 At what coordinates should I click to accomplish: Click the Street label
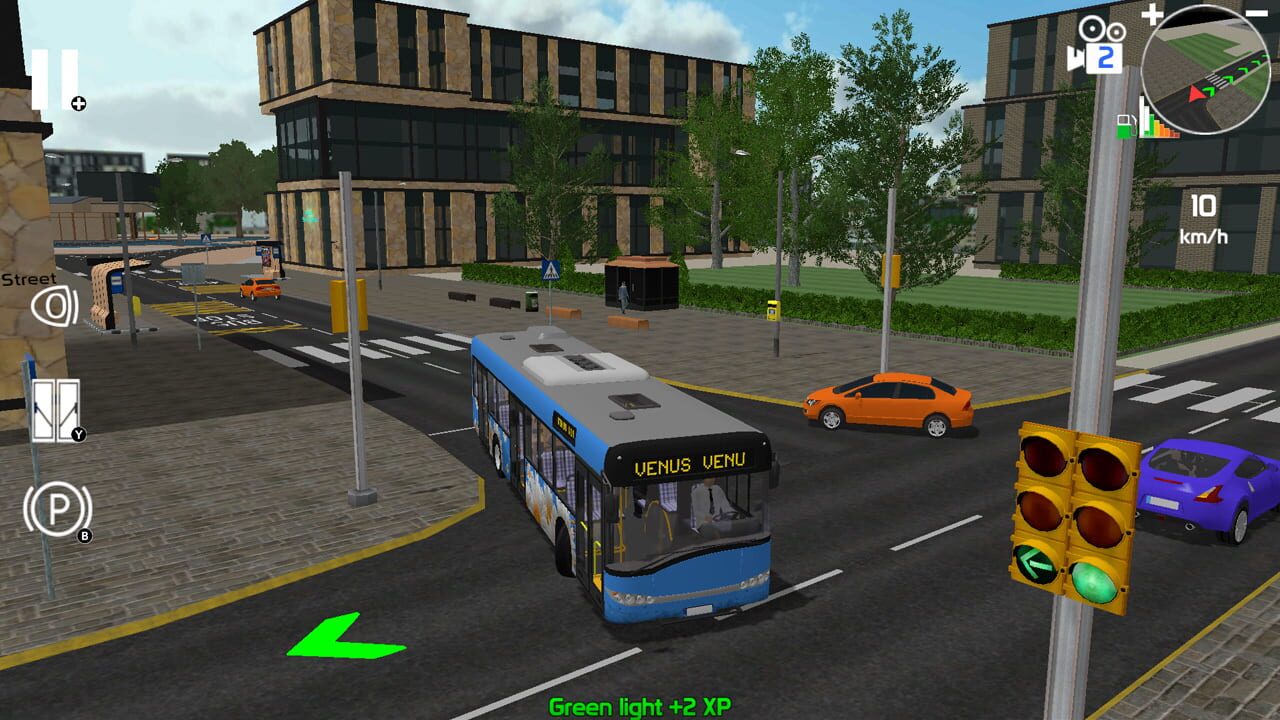coord(28,277)
